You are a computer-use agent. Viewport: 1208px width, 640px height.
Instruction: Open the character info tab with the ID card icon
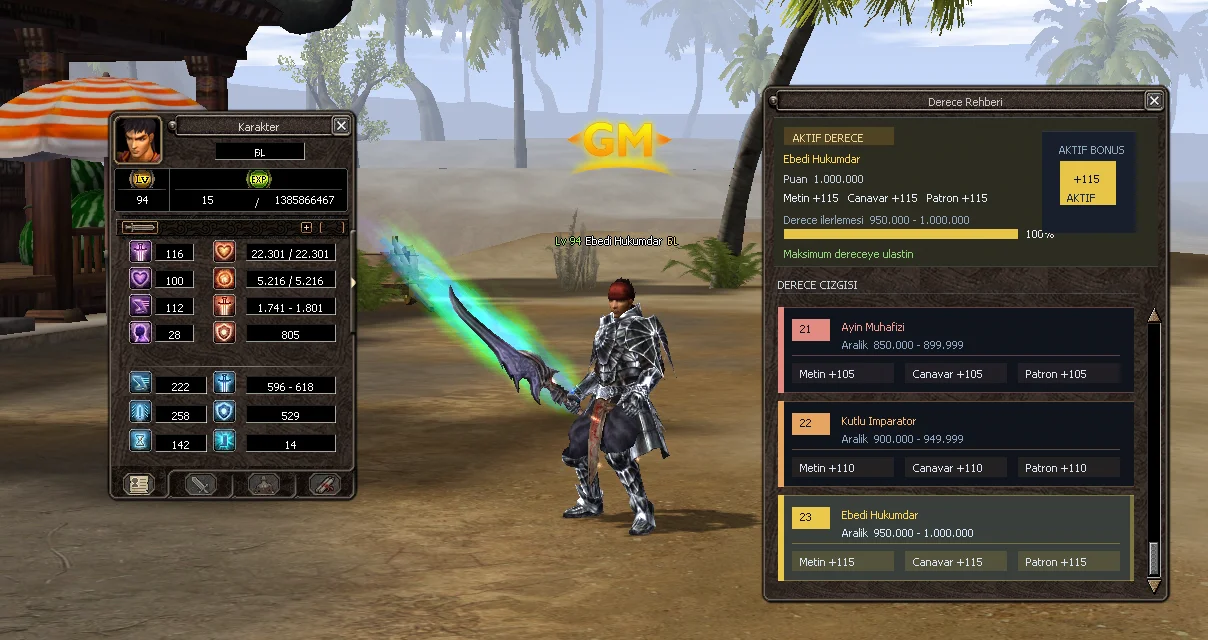[138, 484]
